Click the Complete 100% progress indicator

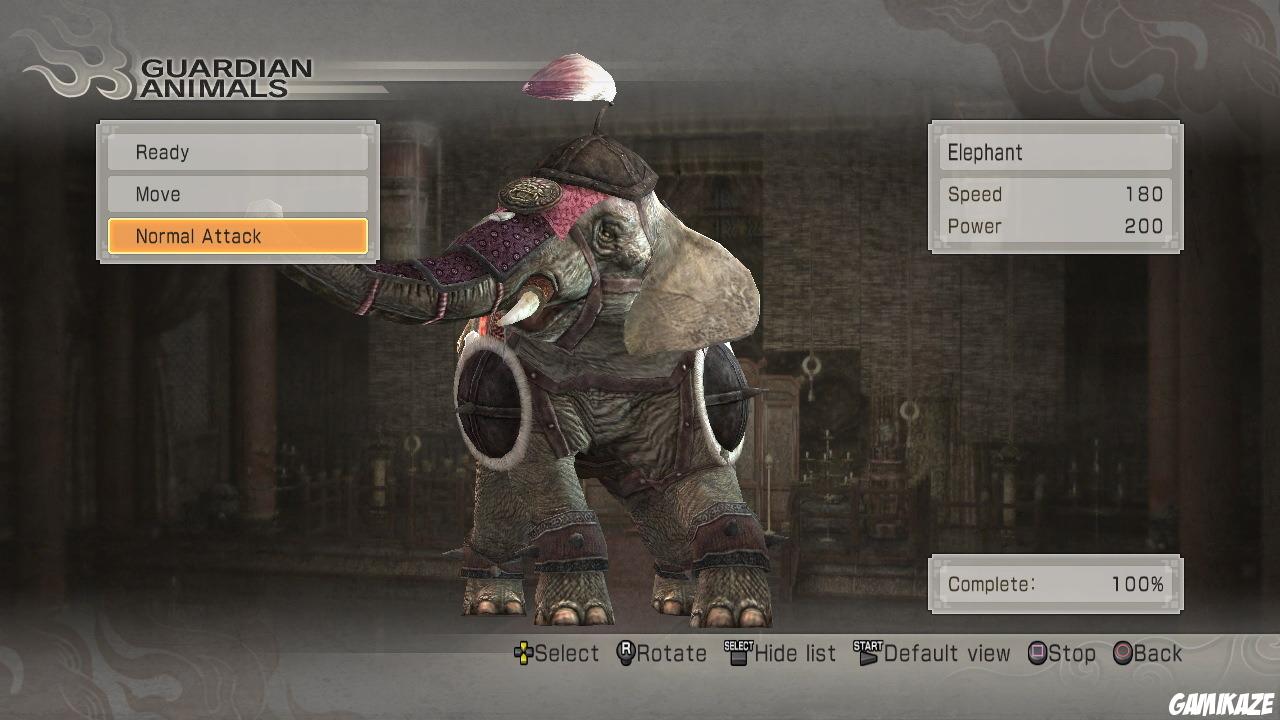pyautogui.click(x=1055, y=584)
